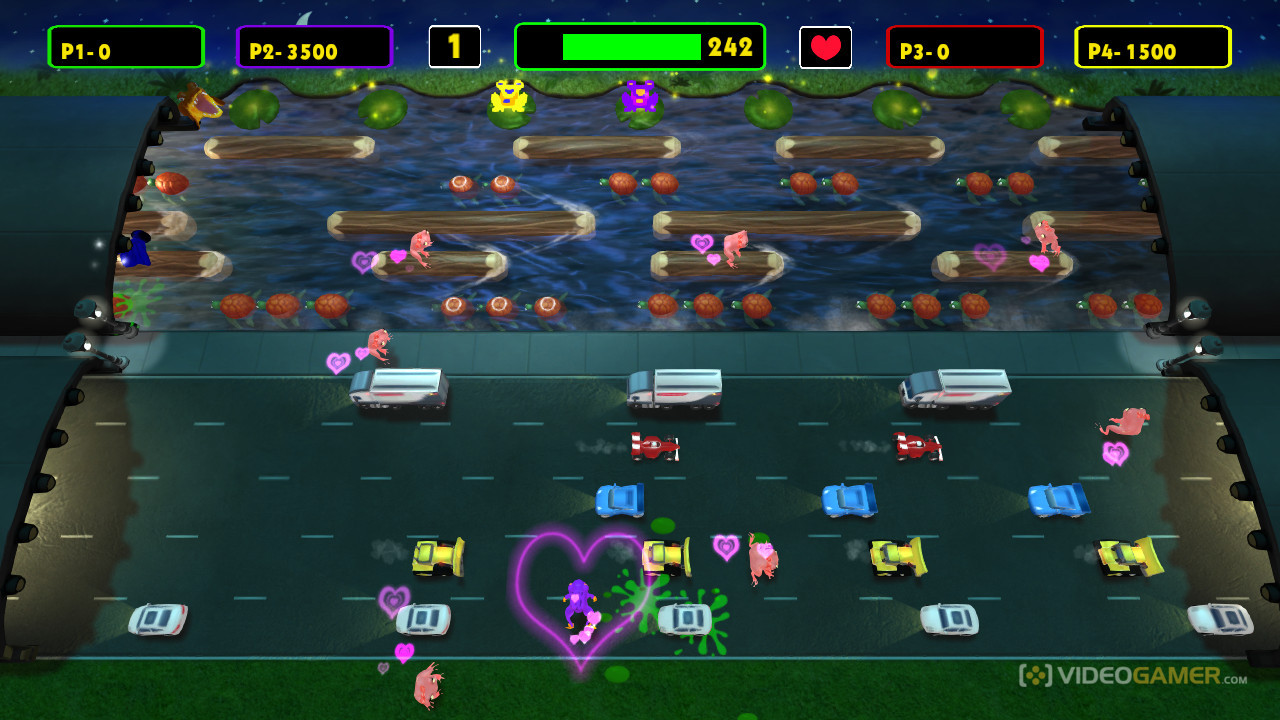The width and height of the screenshot is (1280, 720).
Task: Toggle the P3 score display
Action: click(x=963, y=46)
